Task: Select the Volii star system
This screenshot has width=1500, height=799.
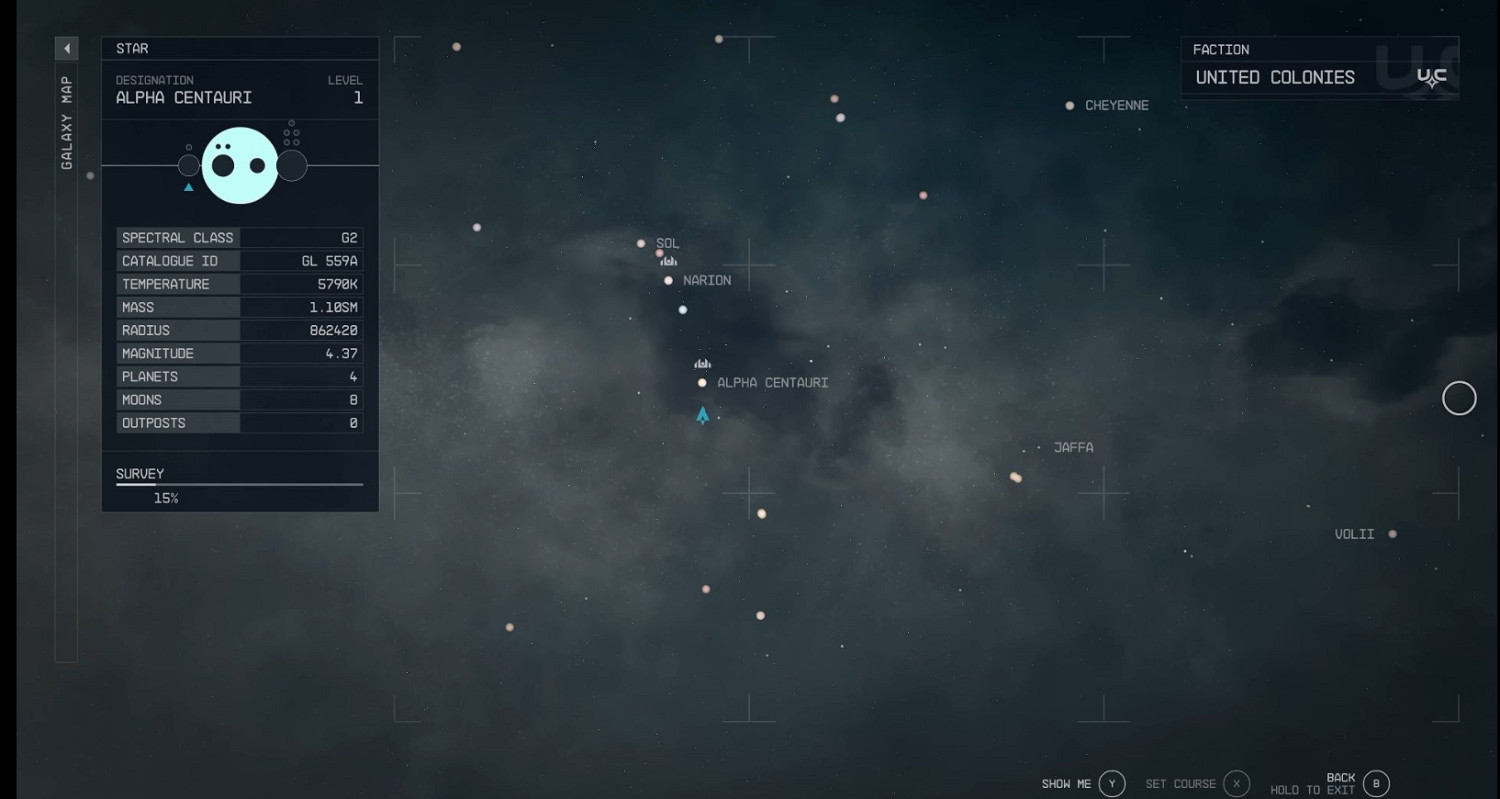Action: (x=1394, y=533)
